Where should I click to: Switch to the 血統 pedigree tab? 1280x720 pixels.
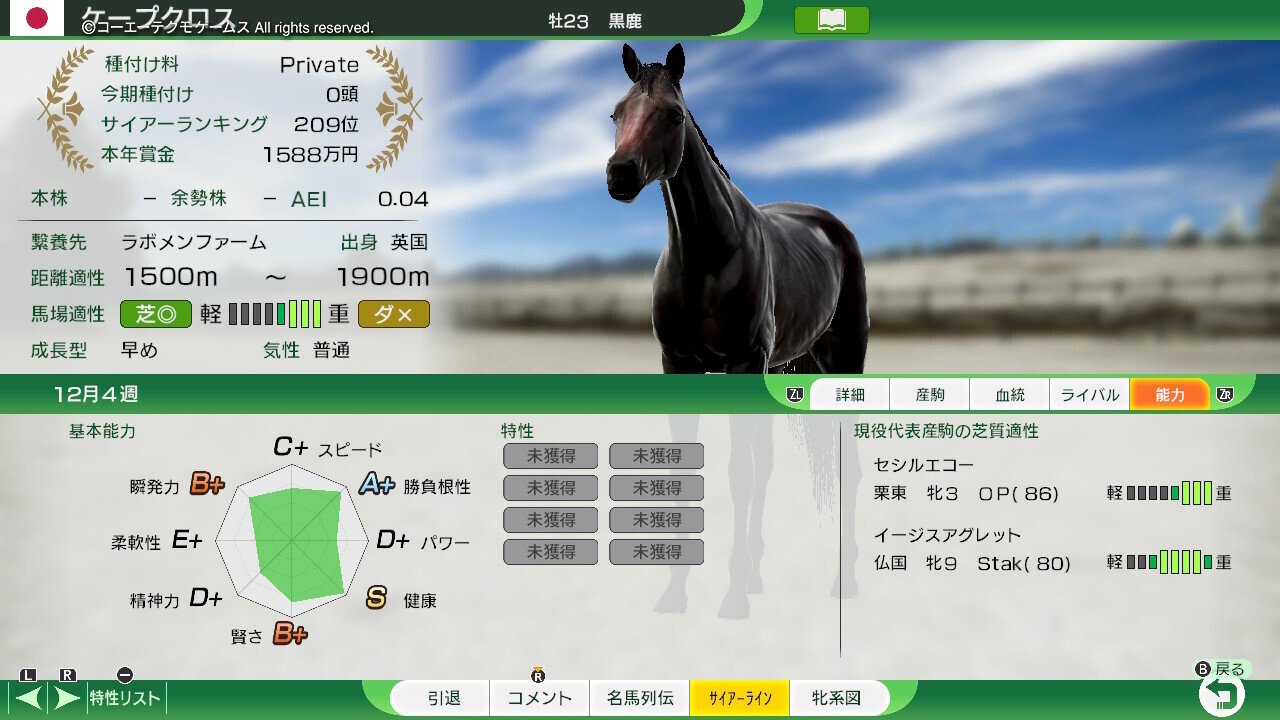(x=1010, y=394)
